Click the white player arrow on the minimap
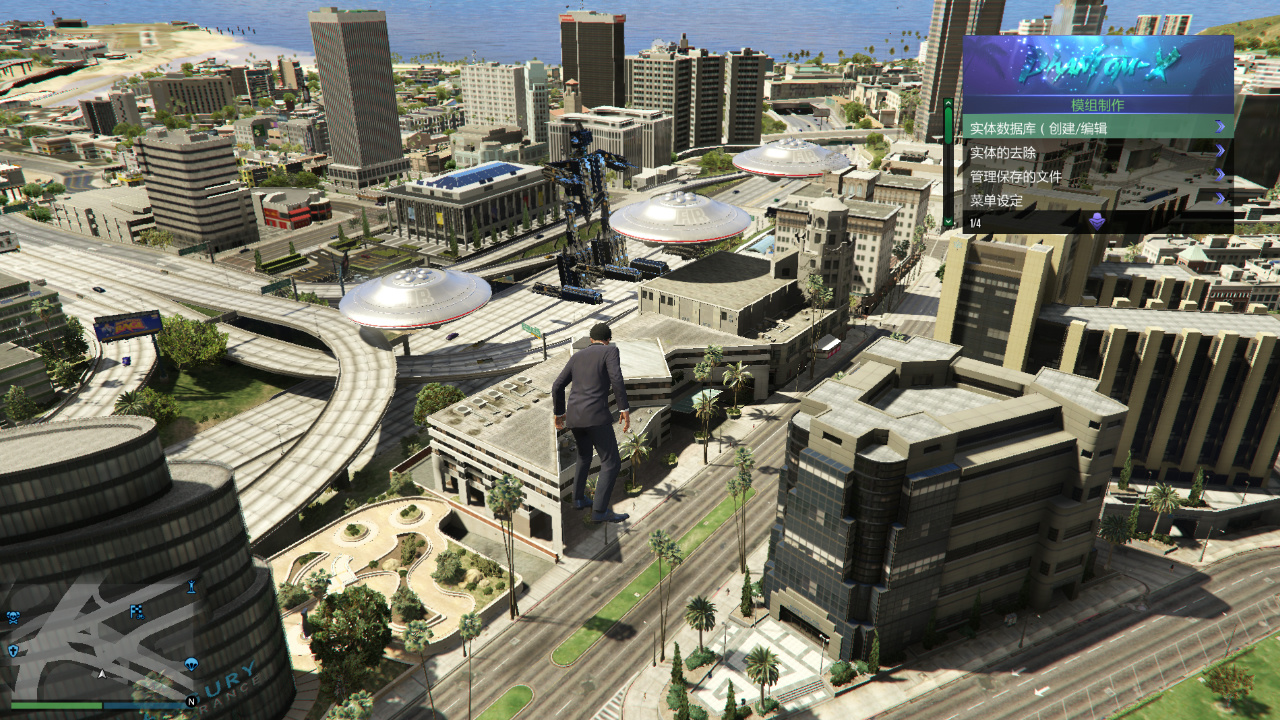Viewport: 1280px width, 720px height. point(102,673)
